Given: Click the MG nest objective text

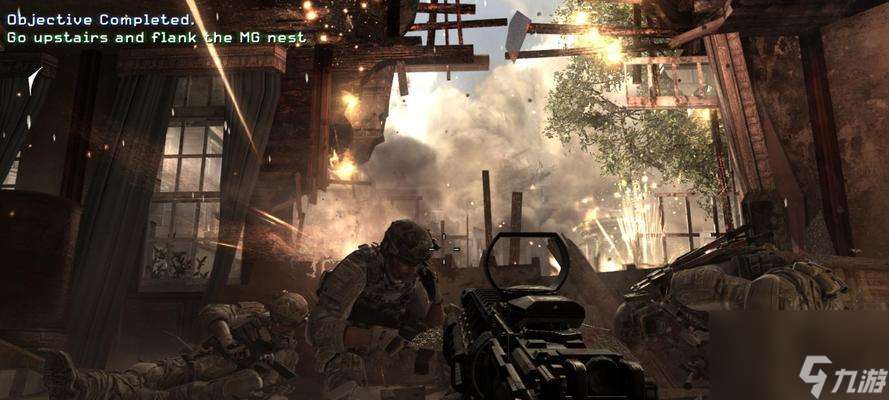Looking at the screenshot, I should 156,38.
